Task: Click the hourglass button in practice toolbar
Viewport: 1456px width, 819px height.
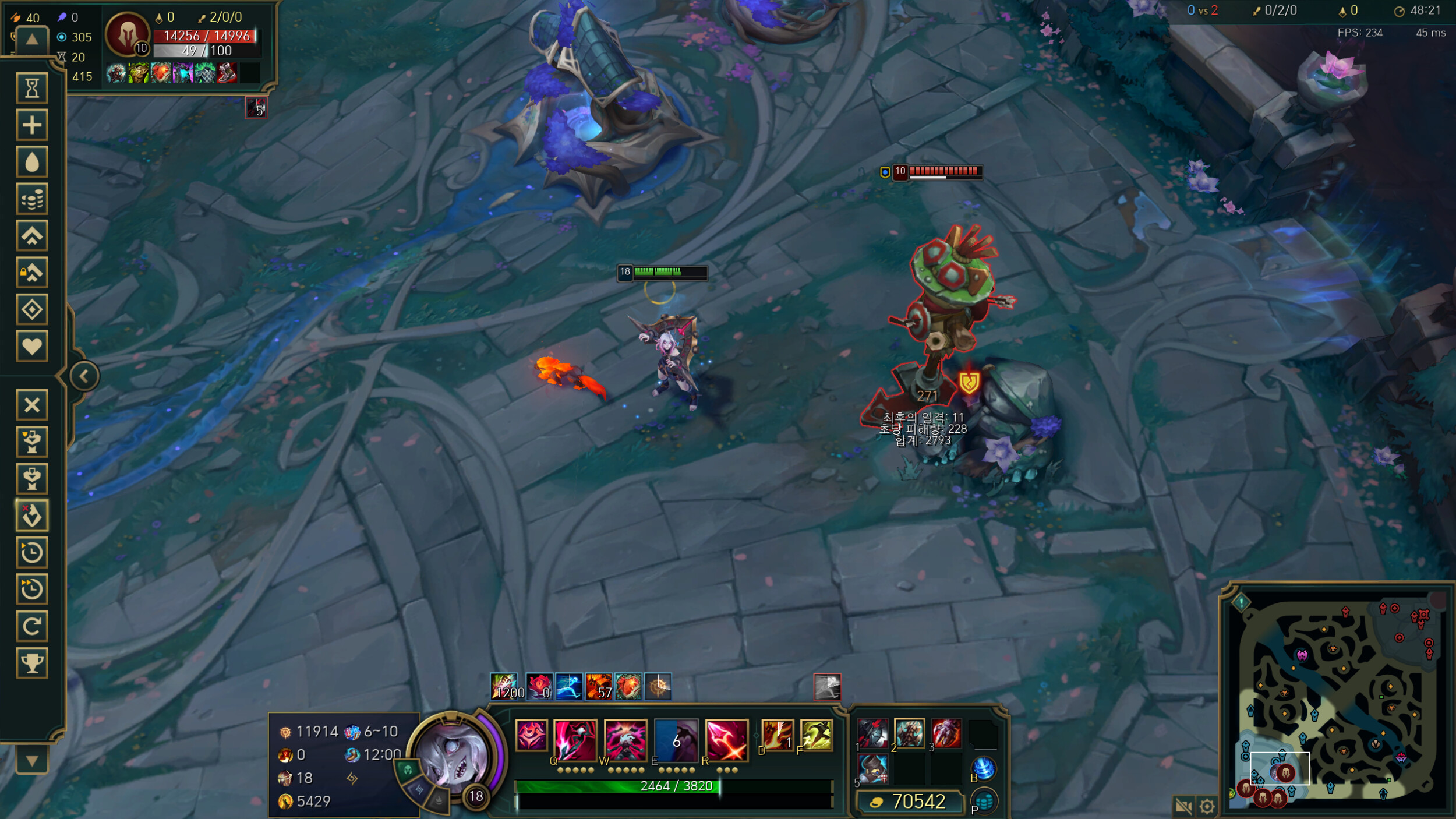Action: 32,89
